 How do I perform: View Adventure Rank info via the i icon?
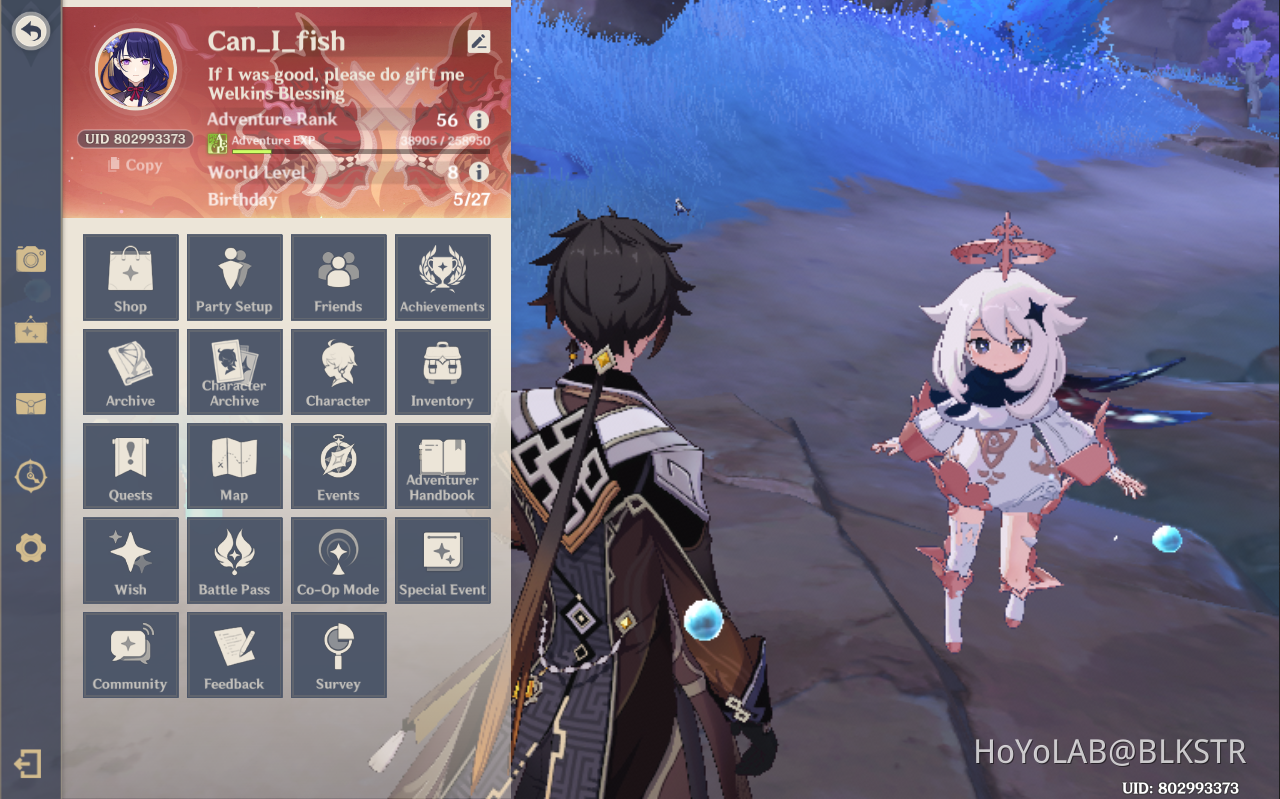click(478, 119)
